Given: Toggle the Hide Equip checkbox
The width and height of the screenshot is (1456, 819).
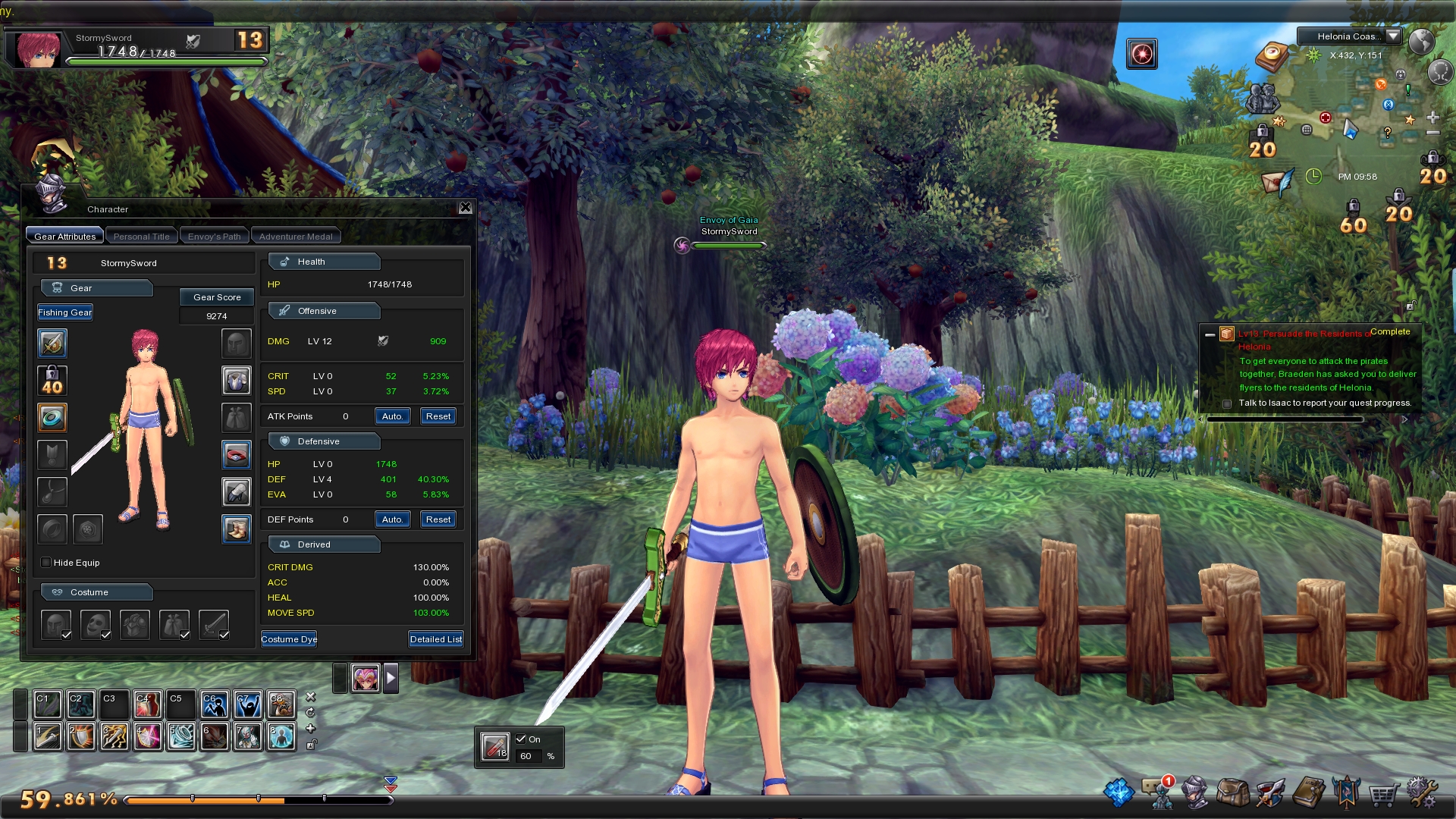Looking at the screenshot, I should tap(46, 563).
